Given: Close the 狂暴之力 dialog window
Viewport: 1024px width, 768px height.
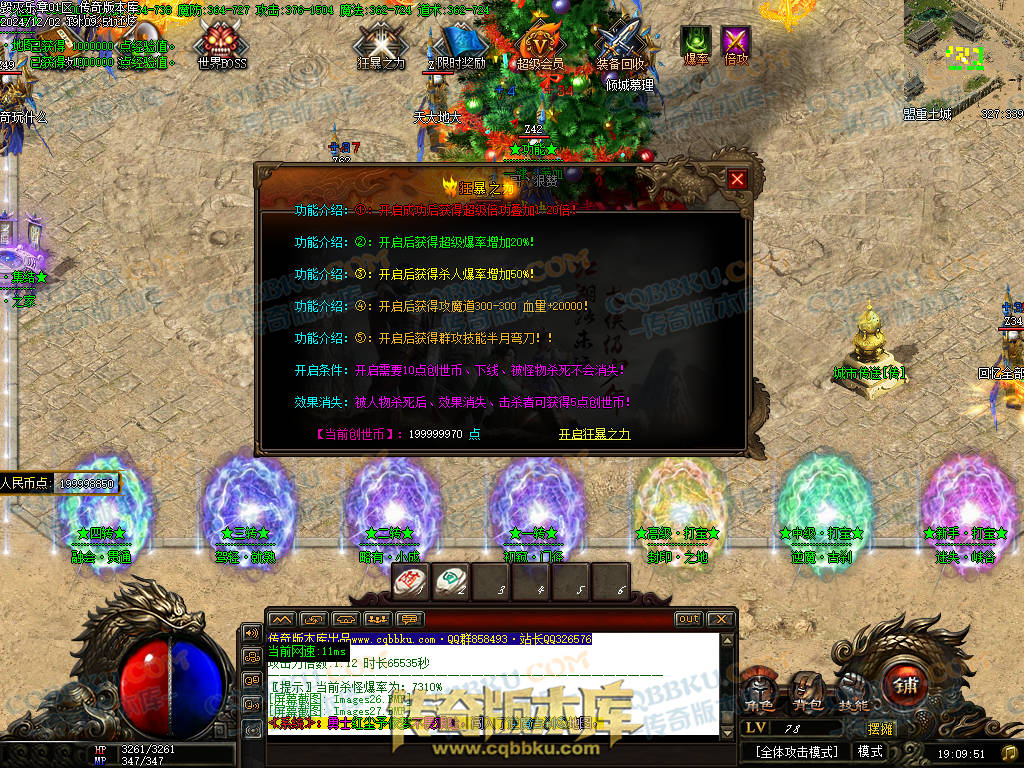Looking at the screenshot, I should tap(737, 179).
